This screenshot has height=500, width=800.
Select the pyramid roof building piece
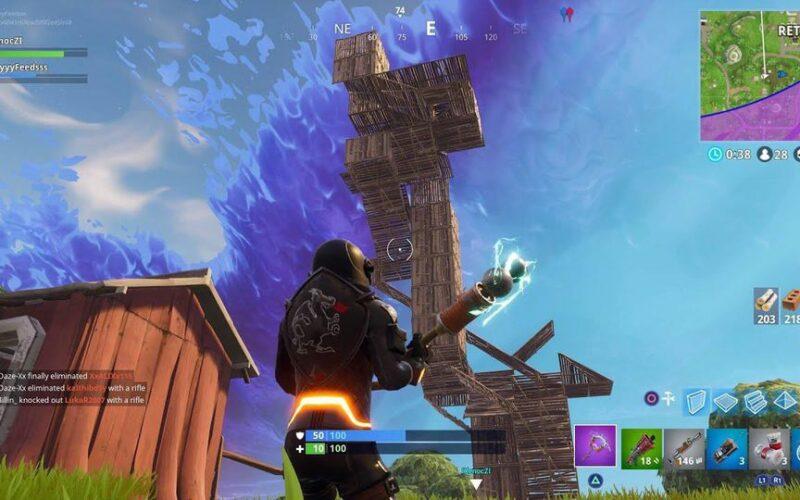coord(785,401)
